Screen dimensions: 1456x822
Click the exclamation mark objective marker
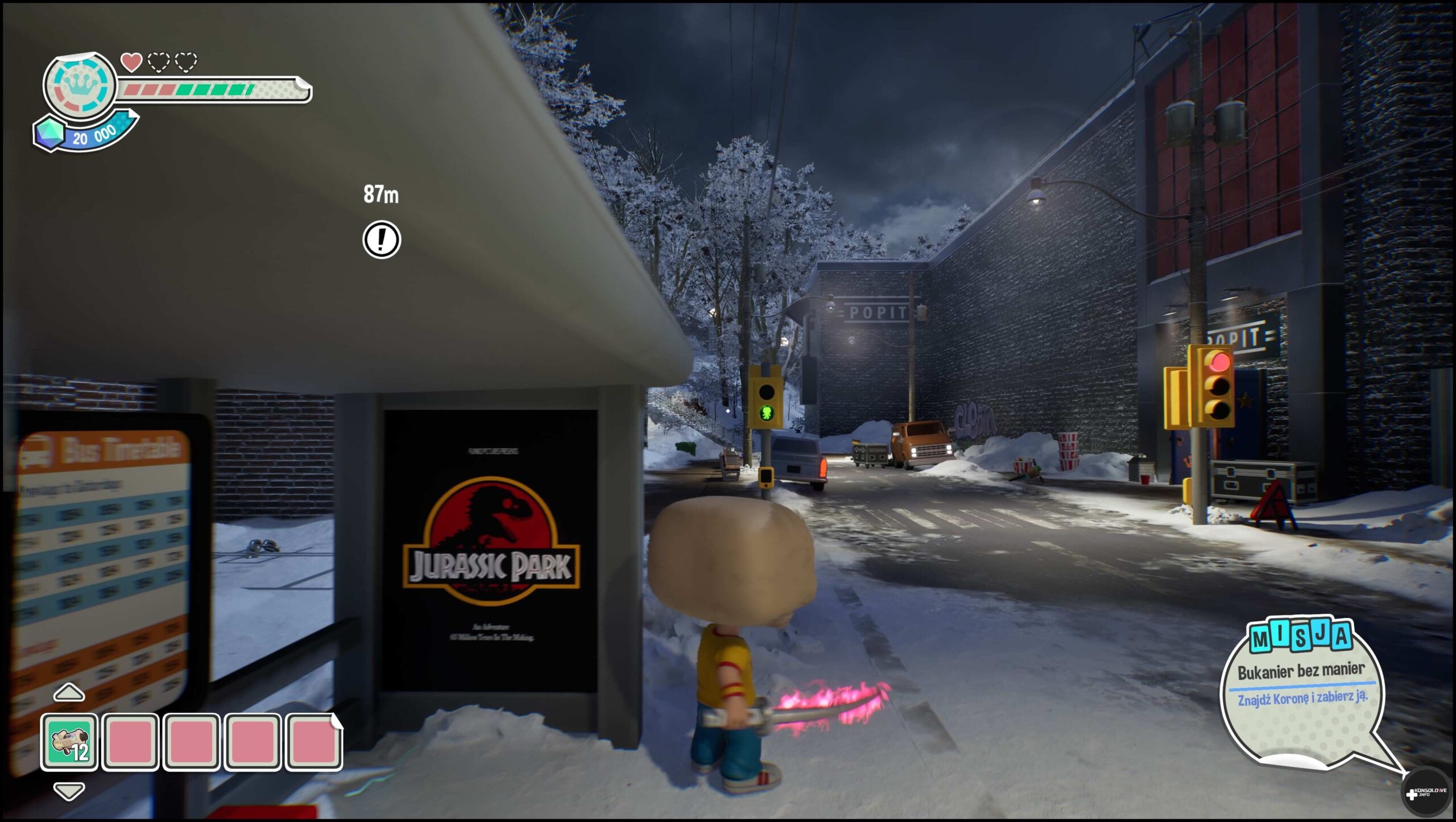pos(382,239)
